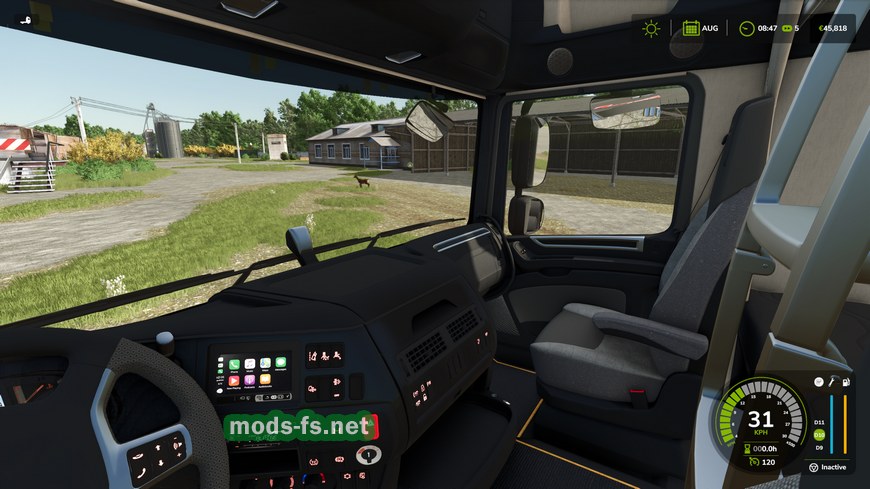Screen dimensions: 870x489
Task: Click the mods-fs.net watermark
Action: pos(298,427)
